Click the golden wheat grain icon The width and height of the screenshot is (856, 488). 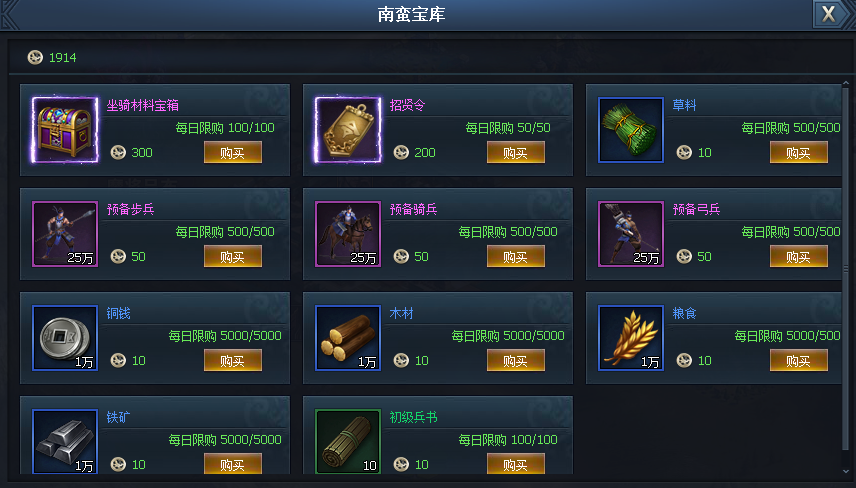[x=631, y=338]
